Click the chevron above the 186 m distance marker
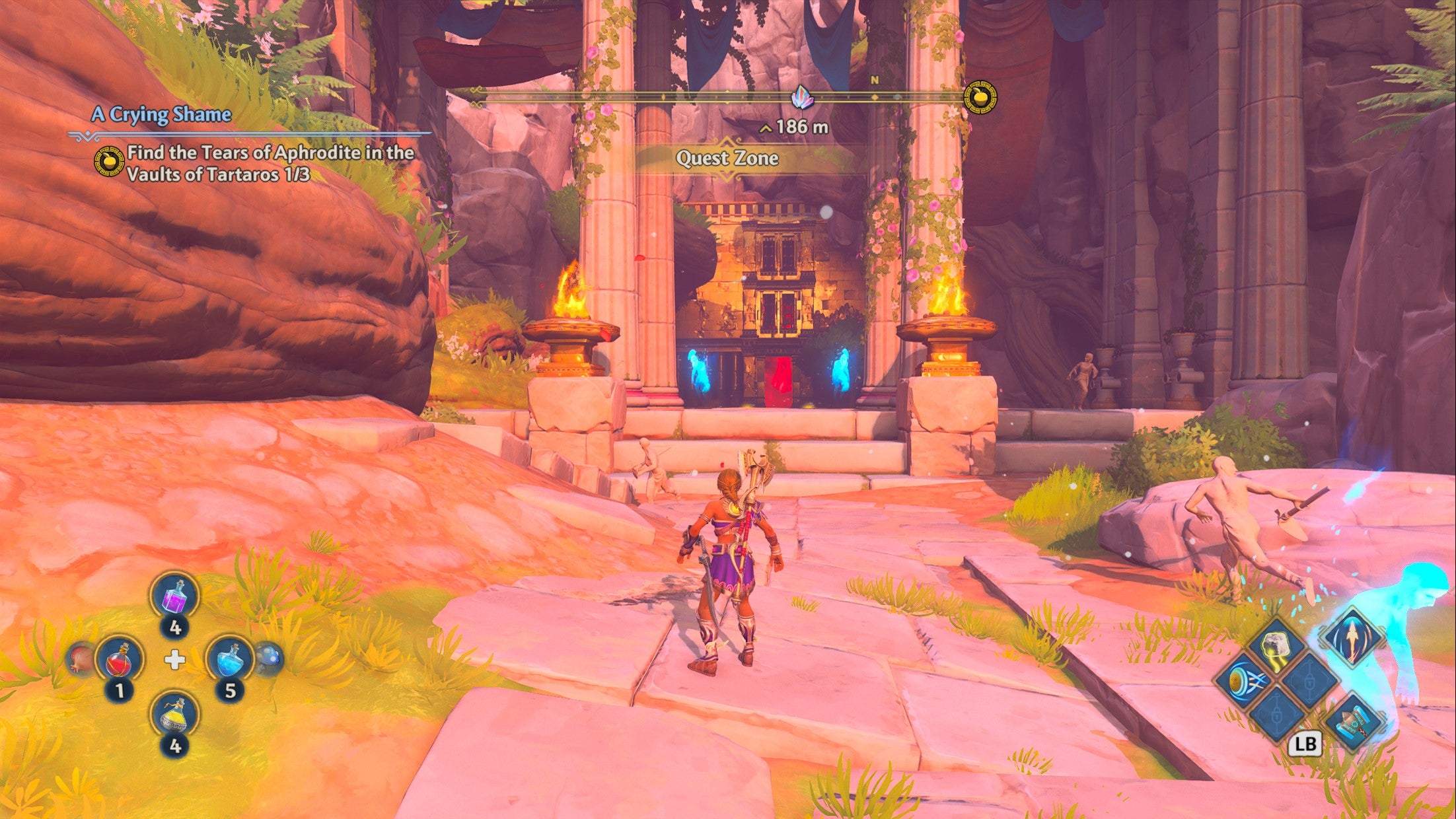Viewport: 1456px width, 819px height. (765, 129)
